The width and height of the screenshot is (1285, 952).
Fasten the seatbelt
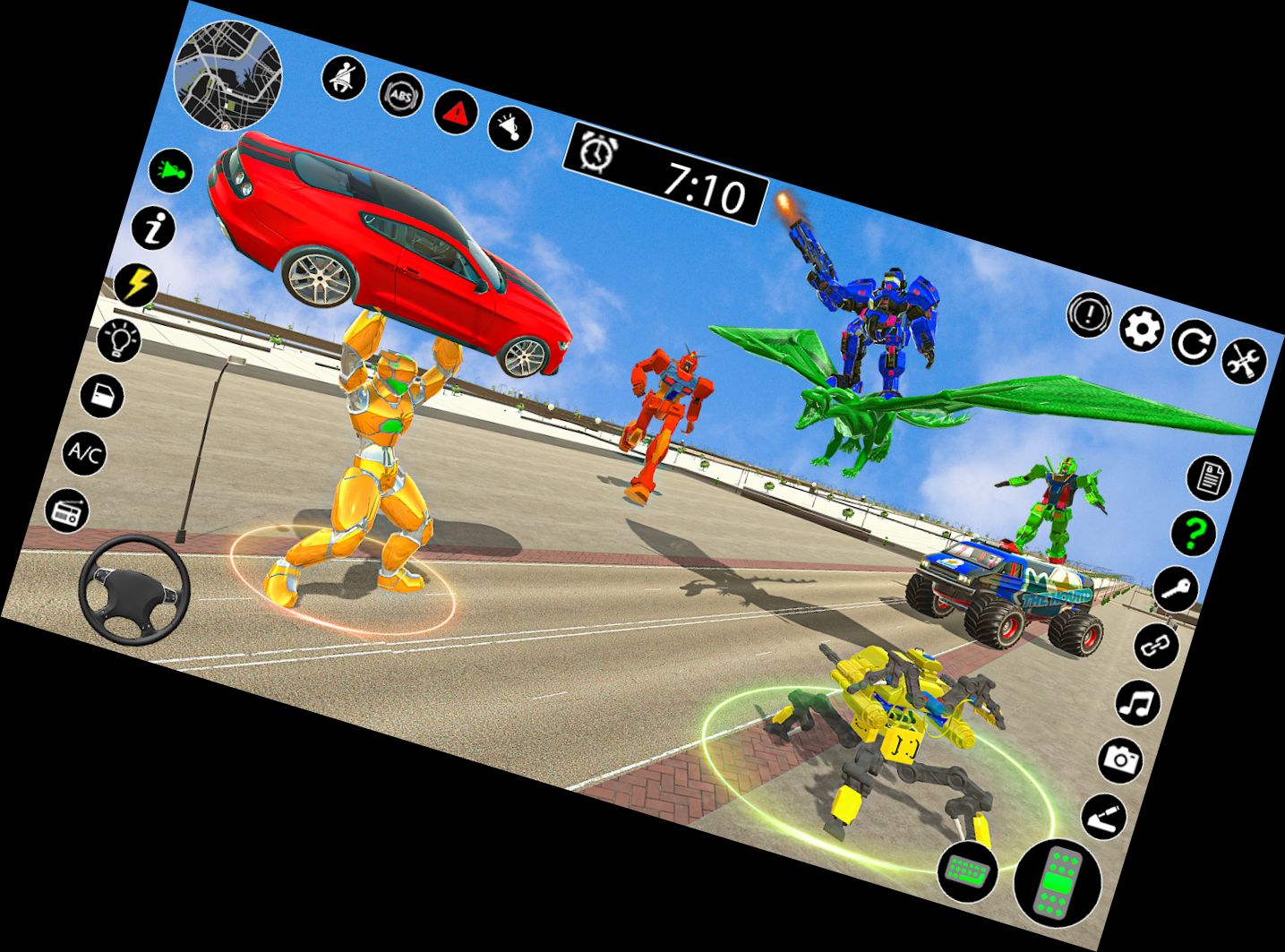[343, 78]
